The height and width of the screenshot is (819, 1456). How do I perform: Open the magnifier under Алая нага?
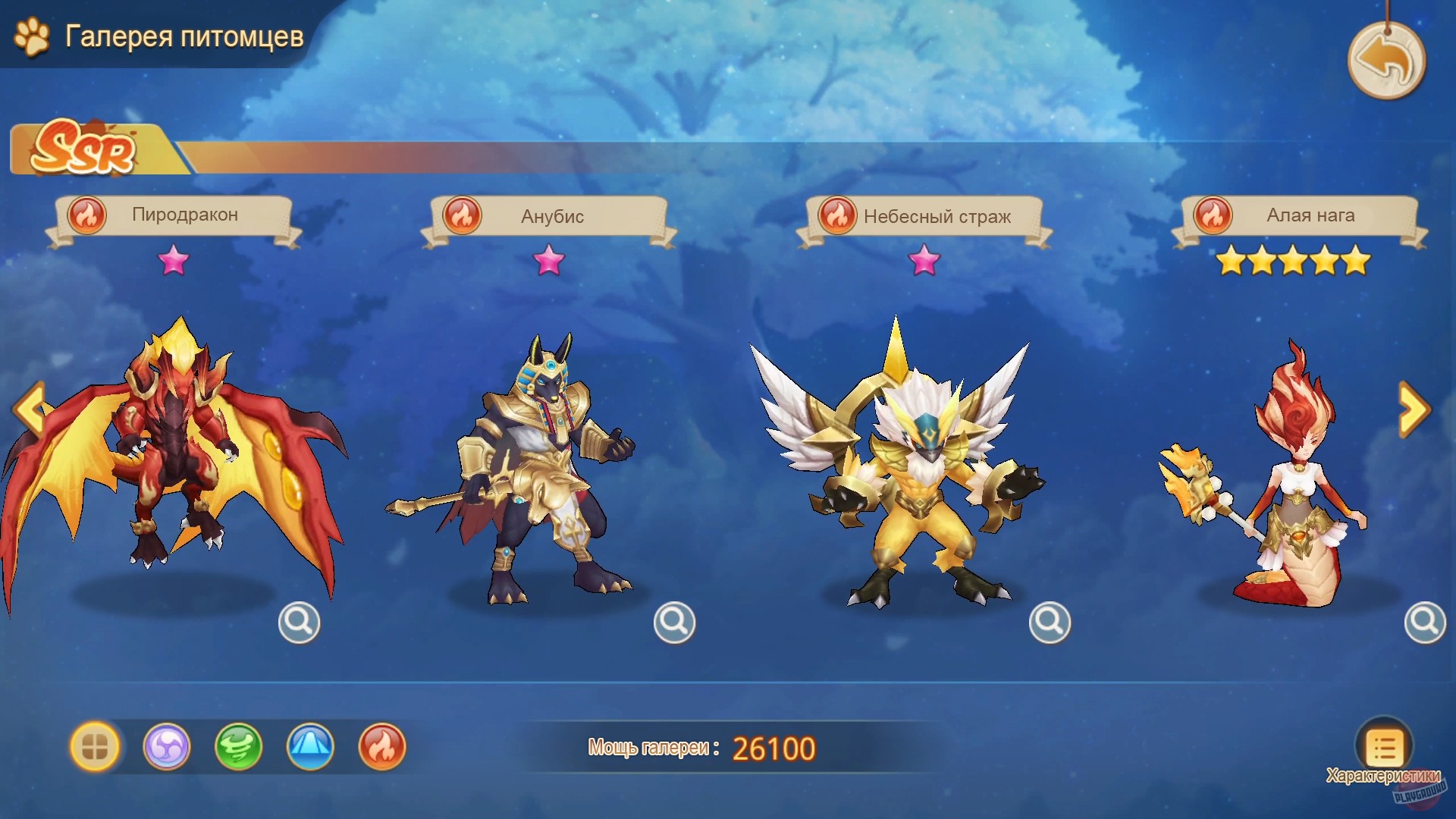[x=1425, y=622]
